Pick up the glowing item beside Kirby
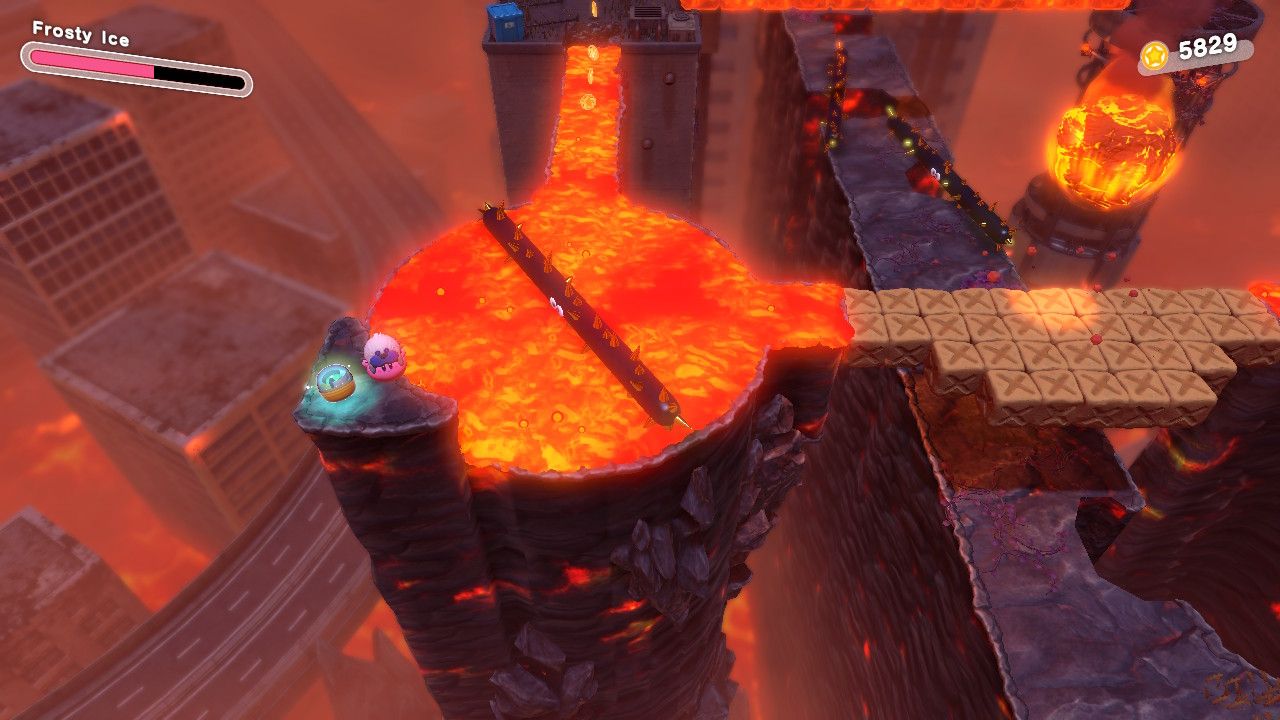This screenshot has width=1280, height=720. [x=334, y=382]
